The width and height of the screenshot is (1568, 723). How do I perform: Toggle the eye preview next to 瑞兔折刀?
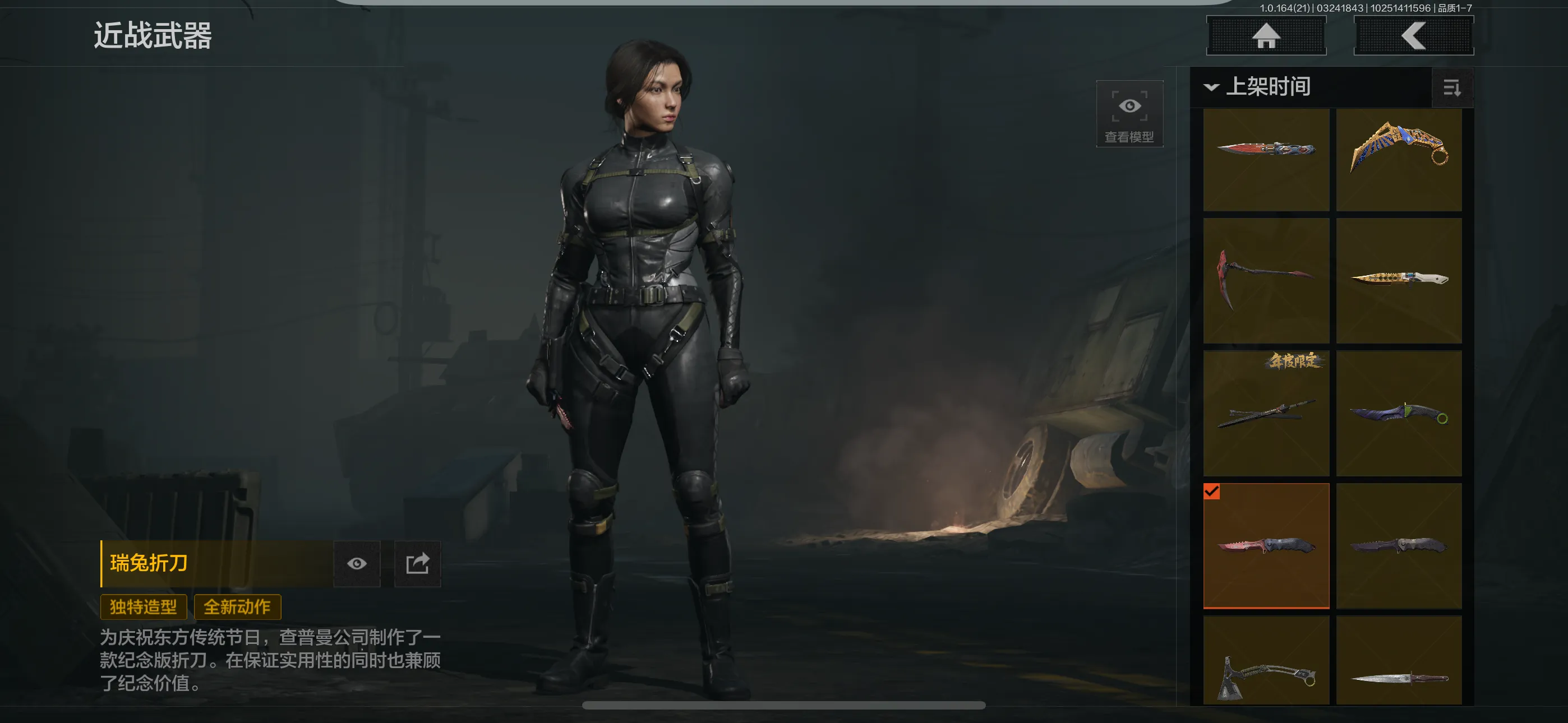pyautogui.click(x=357, y=564)
